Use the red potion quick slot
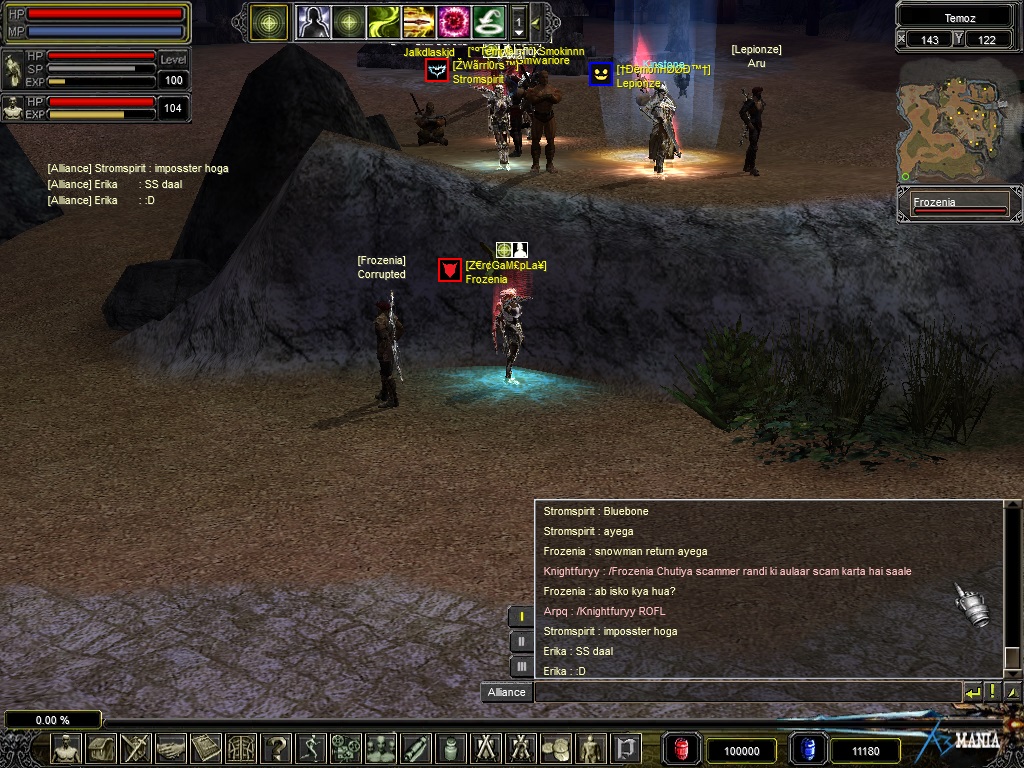 pos(682,749)
